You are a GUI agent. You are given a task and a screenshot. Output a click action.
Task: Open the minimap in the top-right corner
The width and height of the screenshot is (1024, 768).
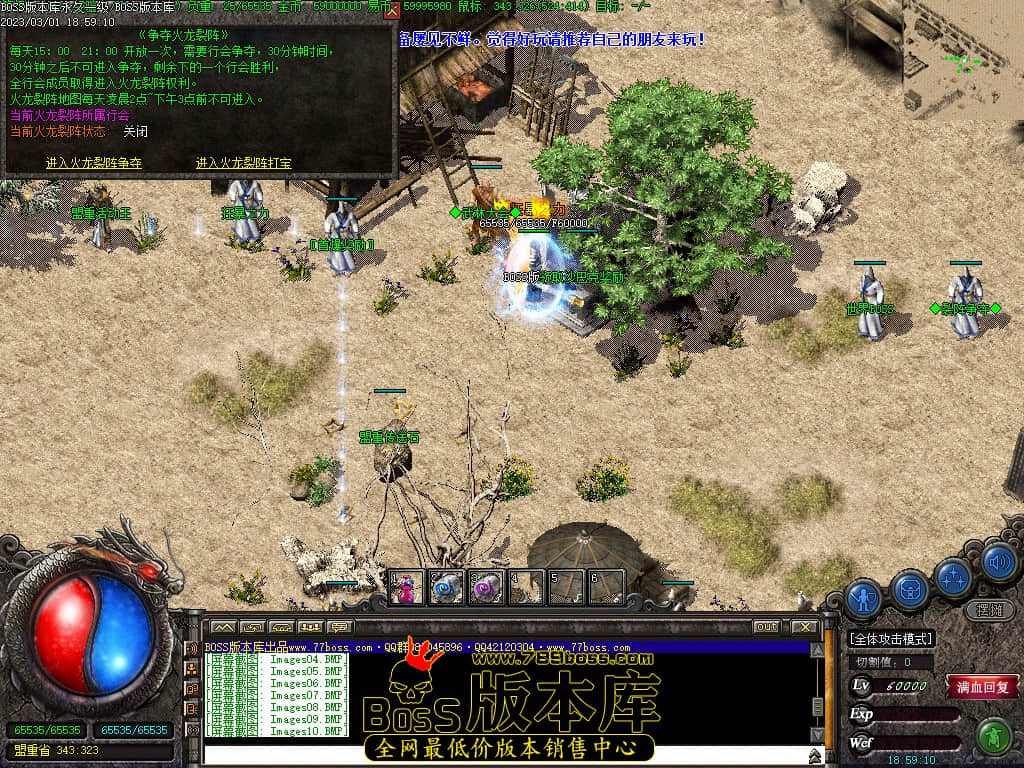[962, 55]
